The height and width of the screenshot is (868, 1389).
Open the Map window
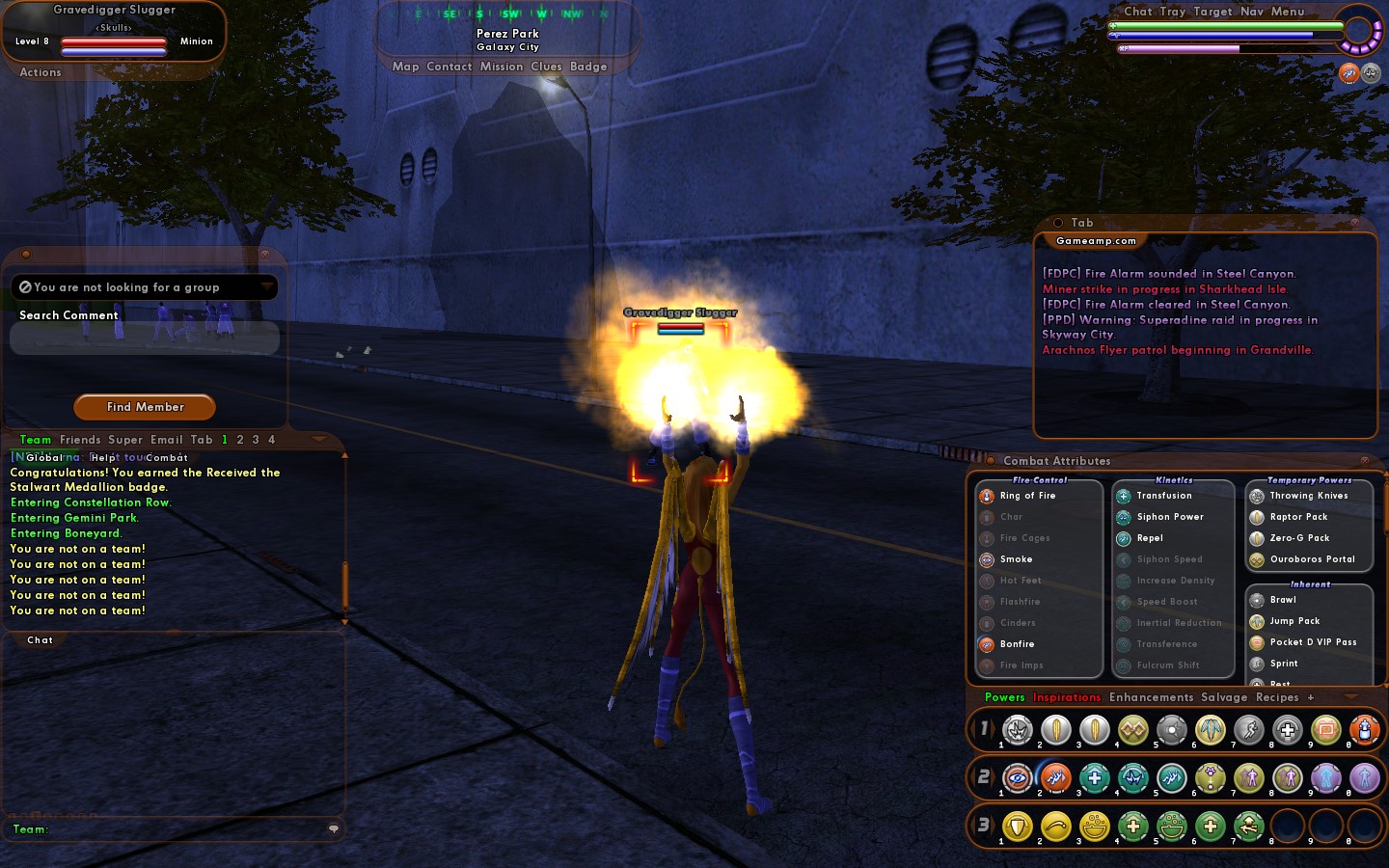[405, 67]
